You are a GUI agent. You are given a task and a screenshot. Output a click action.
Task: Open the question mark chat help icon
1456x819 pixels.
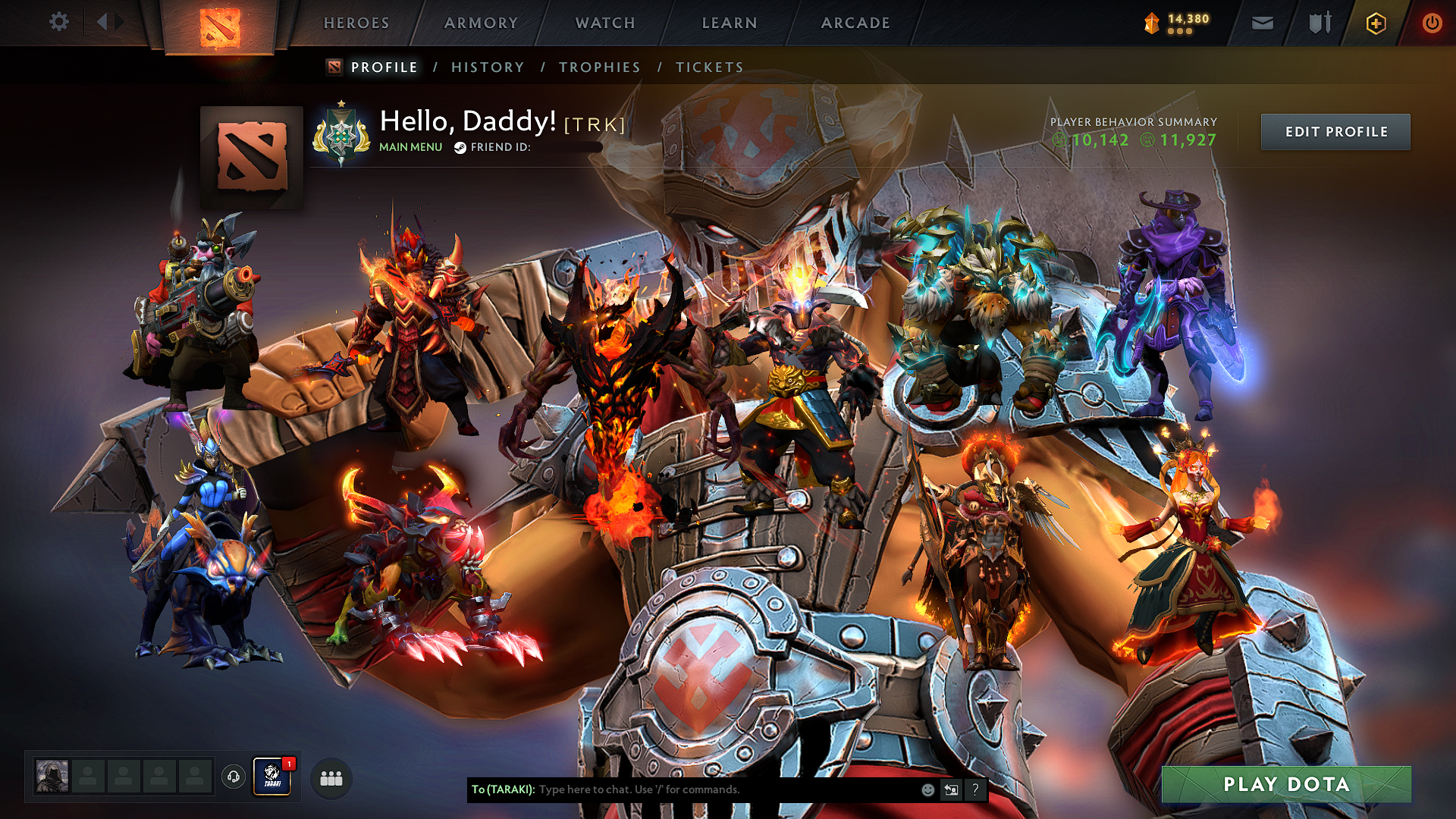(974, 789)
